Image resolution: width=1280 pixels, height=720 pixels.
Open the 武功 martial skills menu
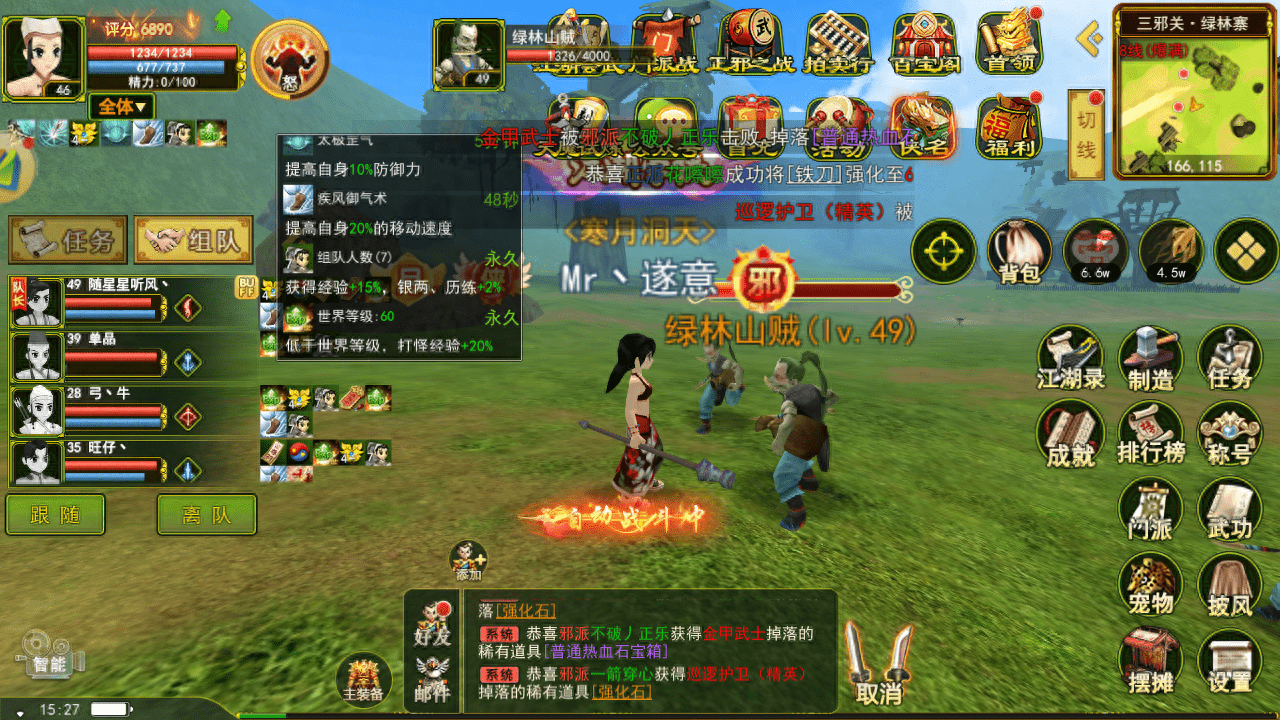(x=1229, y=510)
